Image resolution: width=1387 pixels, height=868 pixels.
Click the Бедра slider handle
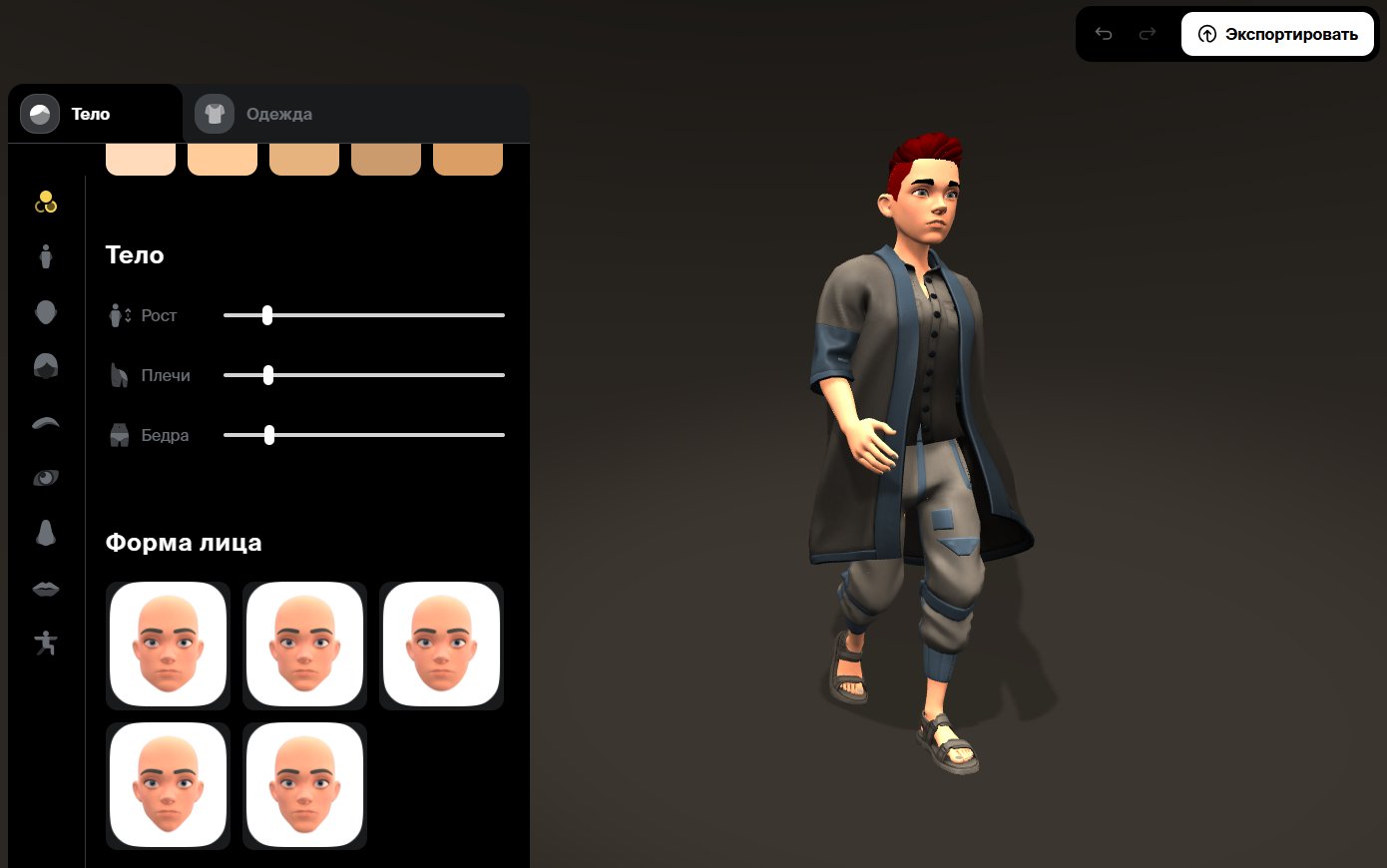point(269,435)
